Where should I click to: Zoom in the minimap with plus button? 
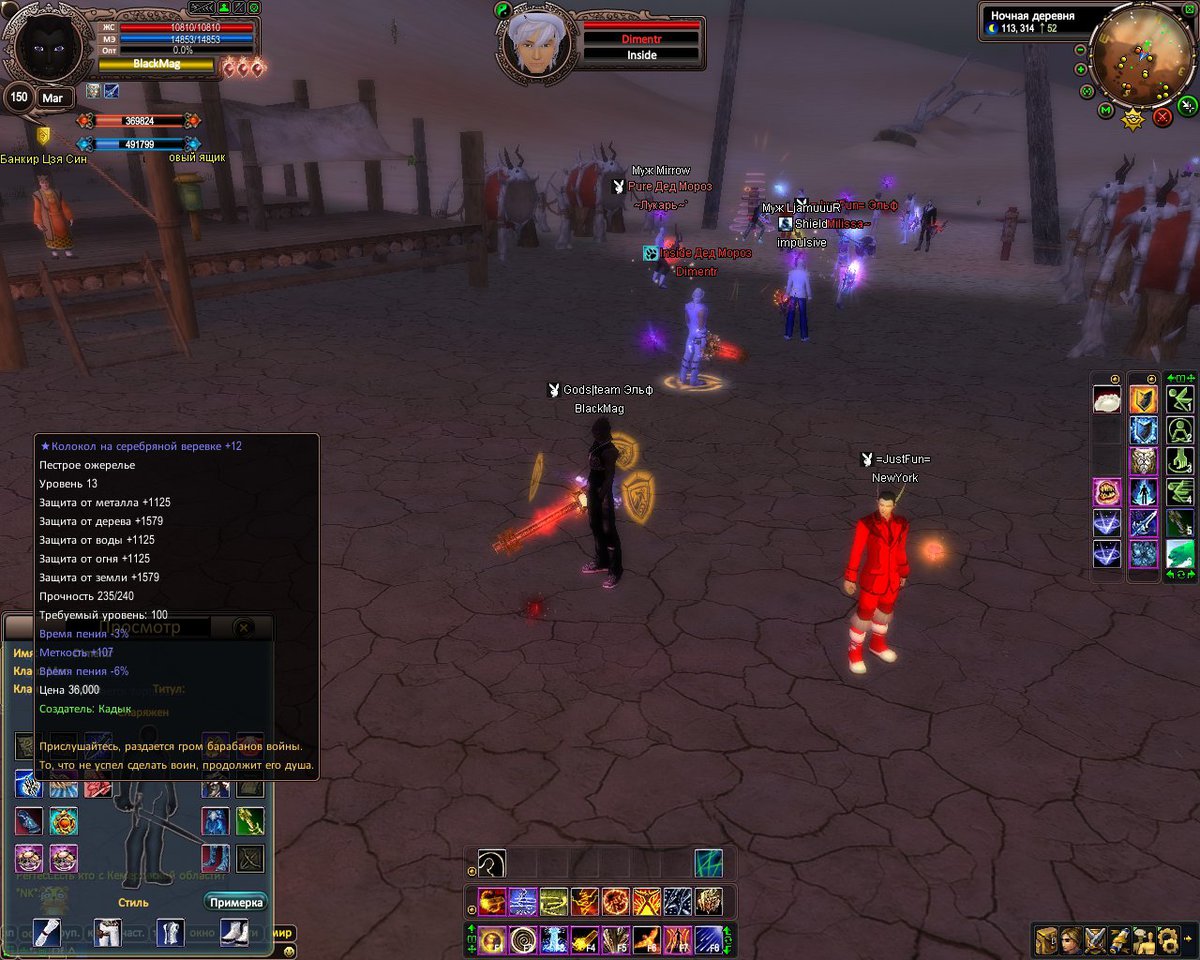click(1081, 69)
